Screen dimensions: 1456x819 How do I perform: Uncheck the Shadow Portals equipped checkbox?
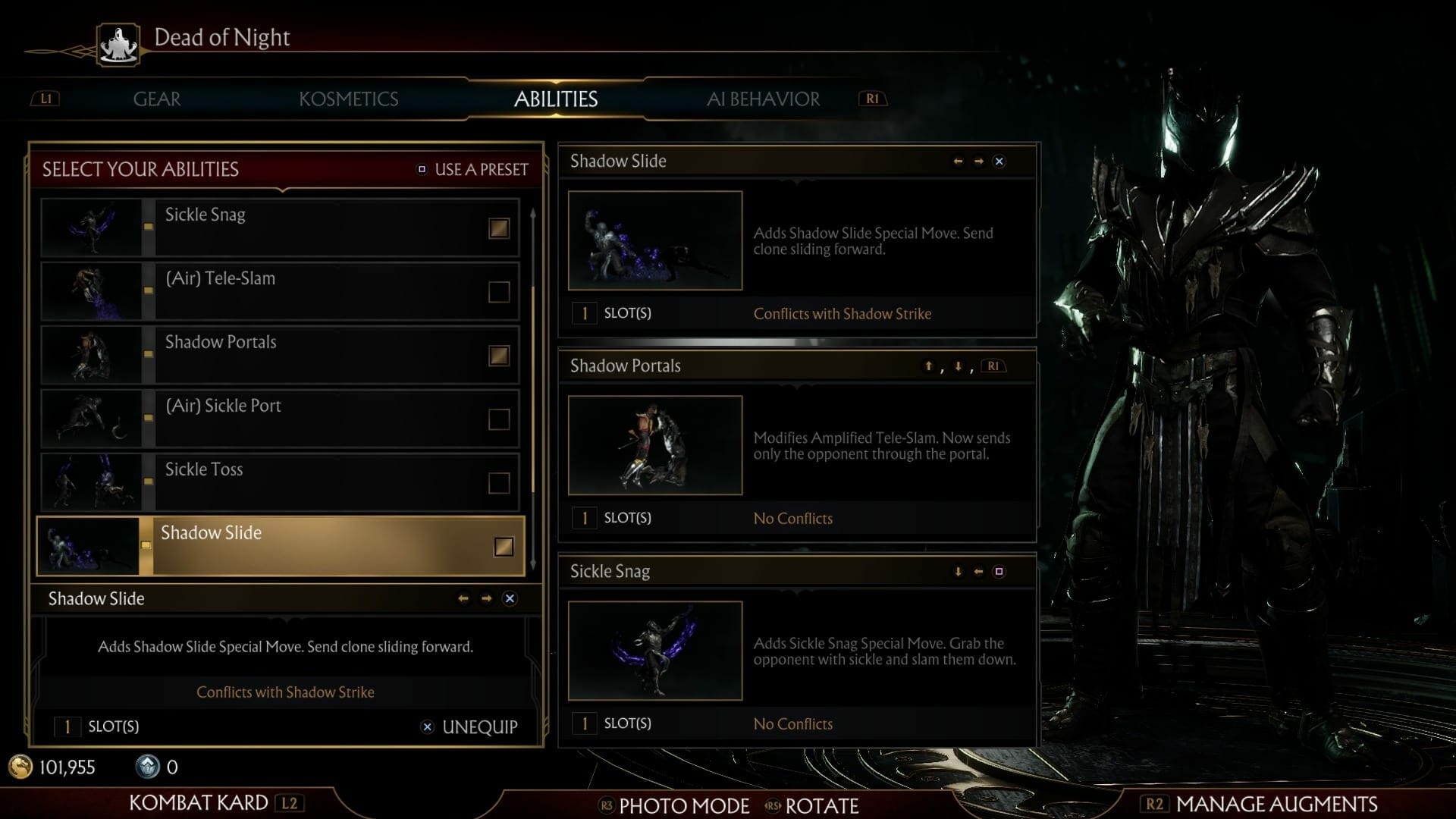click(x=498, y=354)
